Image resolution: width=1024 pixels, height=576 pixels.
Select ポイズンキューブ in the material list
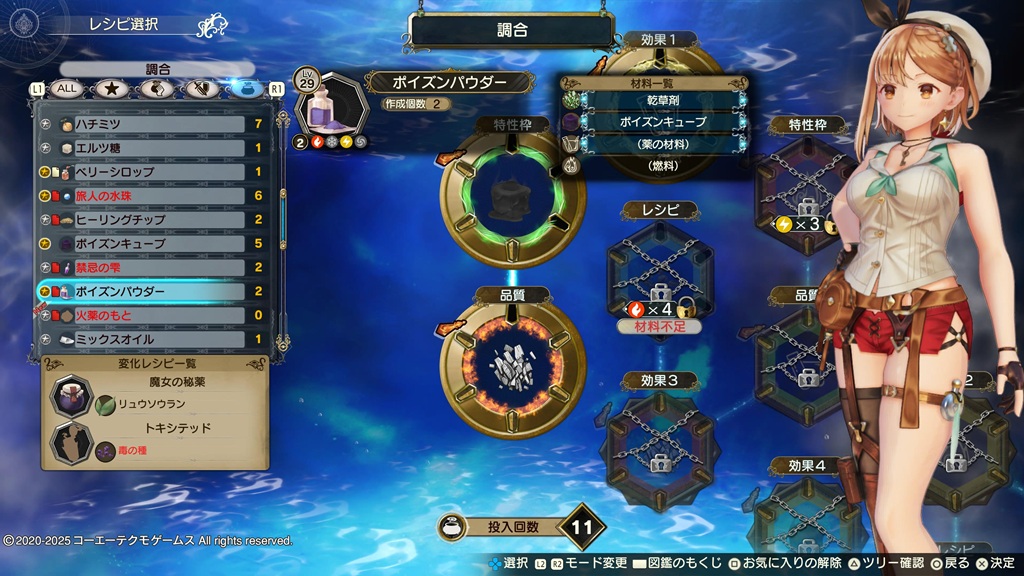[x=664, y=122]
